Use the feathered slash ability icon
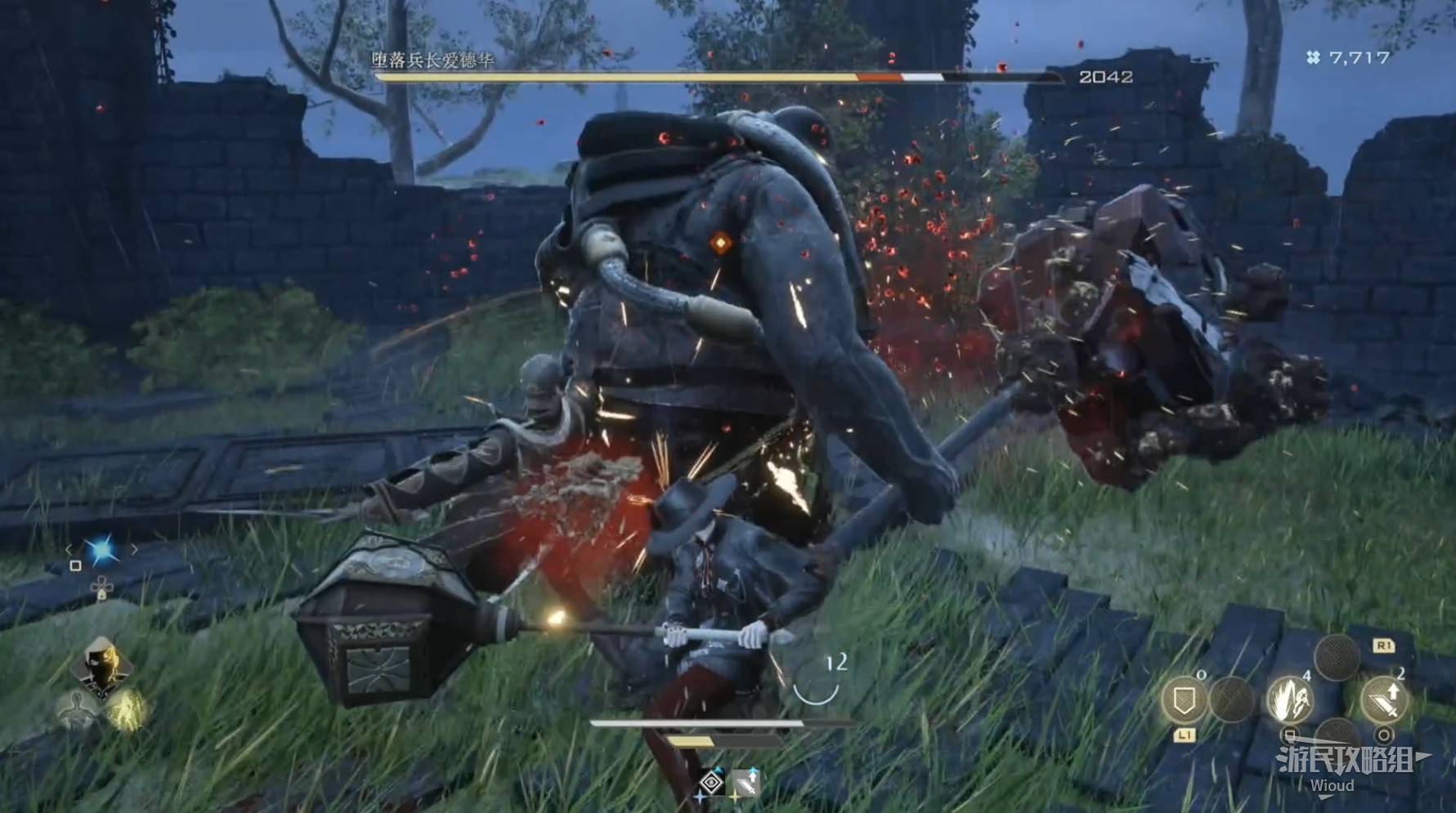 pos(1288,699)
